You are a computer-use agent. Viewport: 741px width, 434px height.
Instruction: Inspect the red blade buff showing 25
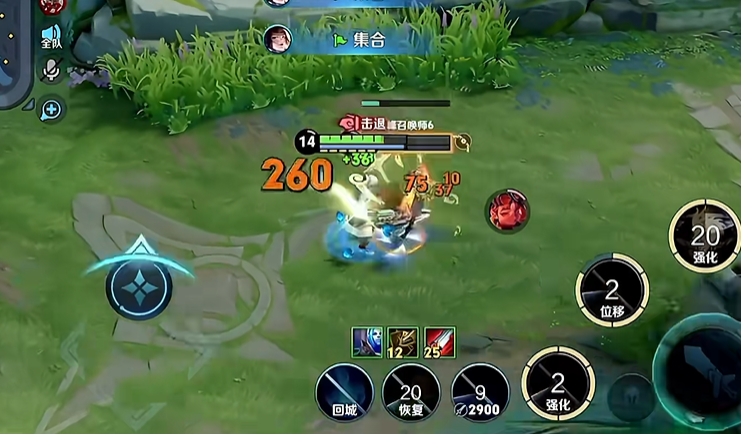tap(438, 340)
